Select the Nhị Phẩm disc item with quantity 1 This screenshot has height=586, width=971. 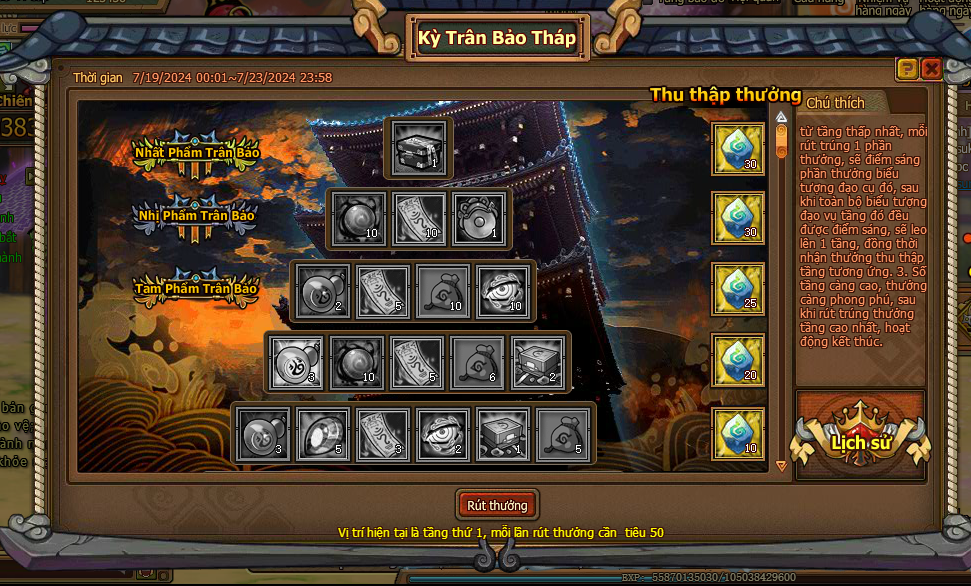tap(479, 219)
